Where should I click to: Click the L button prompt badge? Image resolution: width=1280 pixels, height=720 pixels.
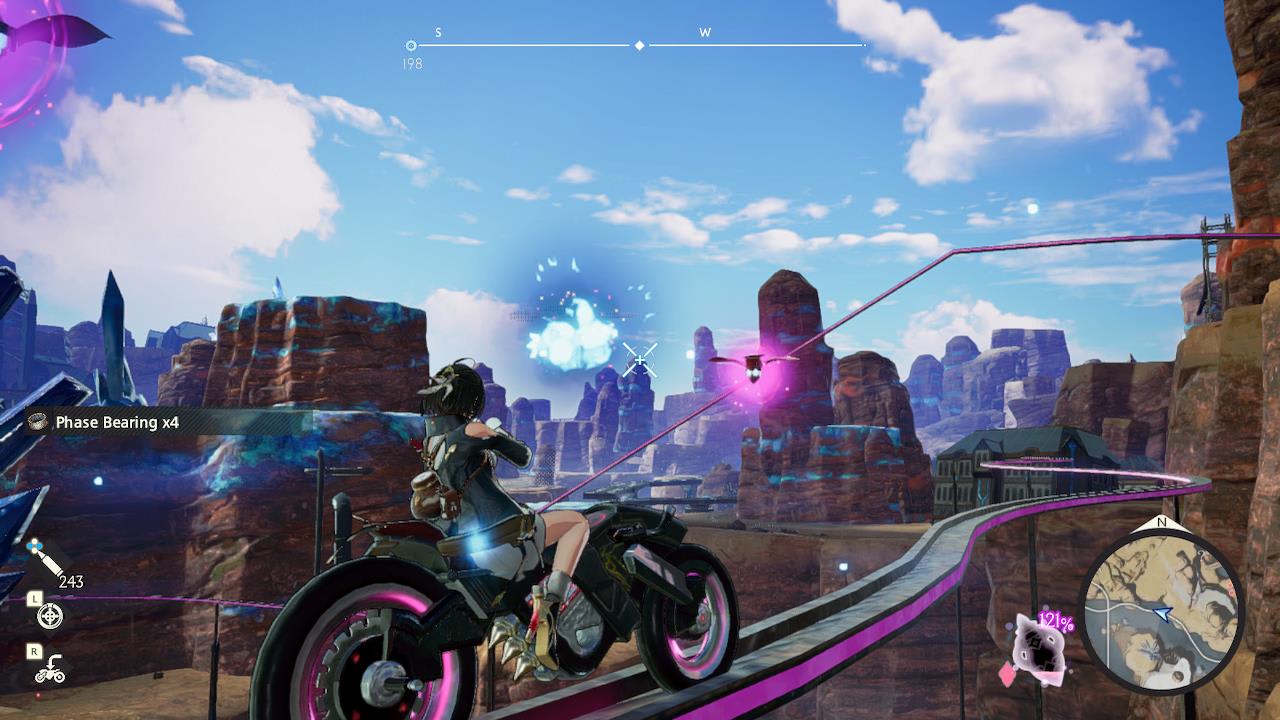(x=34, y=599)
